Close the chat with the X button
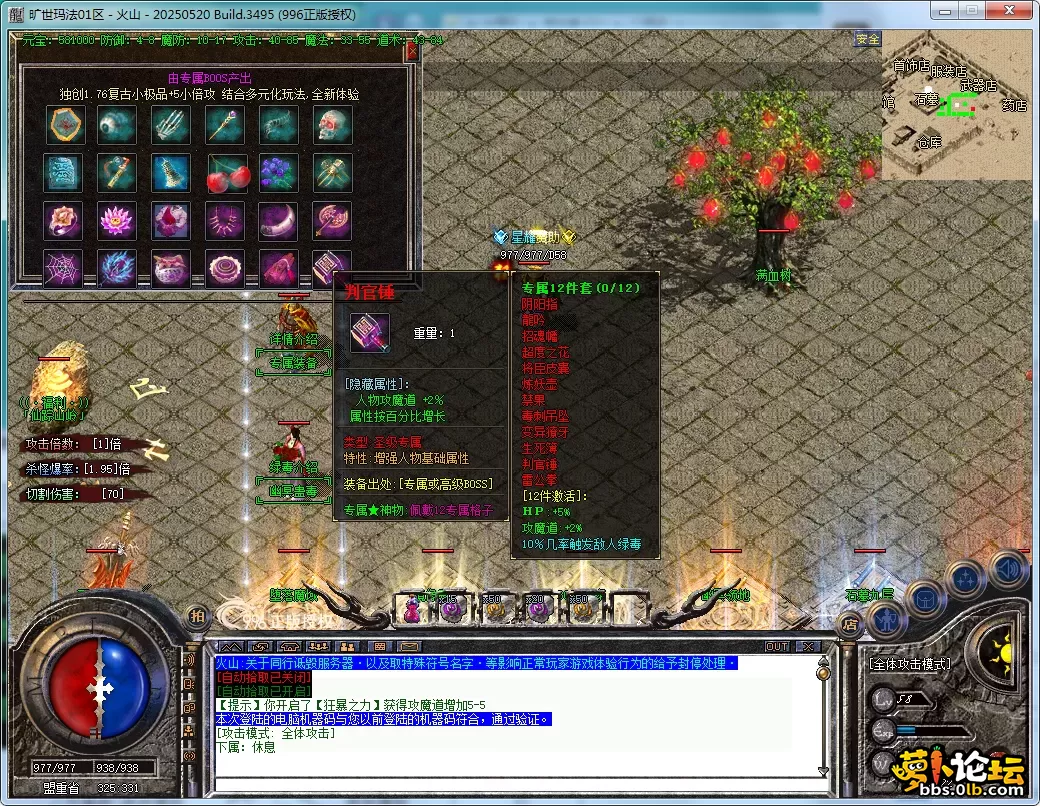The width and height of the screenshot is (1040, 806). 807,647
